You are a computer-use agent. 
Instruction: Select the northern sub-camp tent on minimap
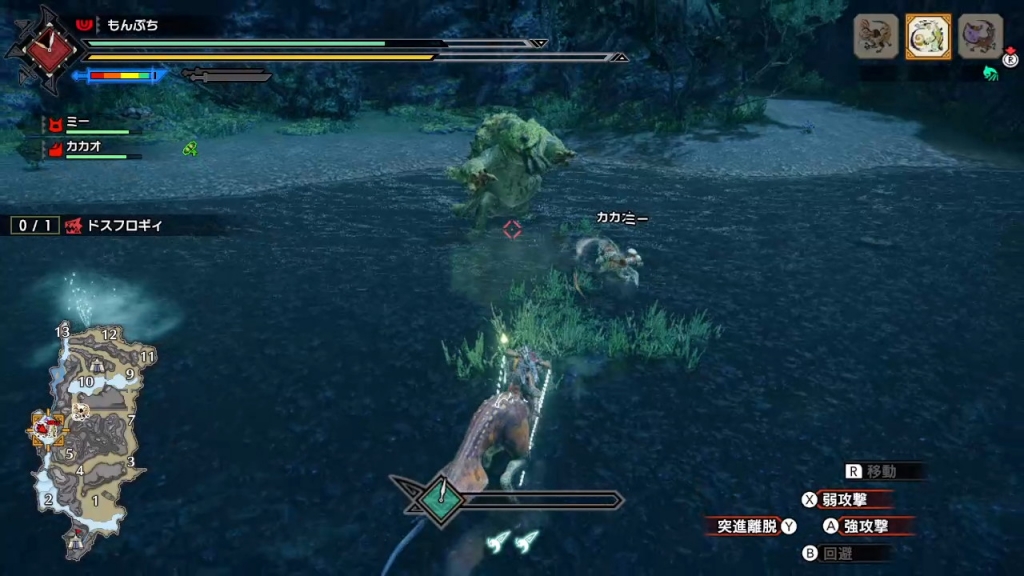(98, 365)
